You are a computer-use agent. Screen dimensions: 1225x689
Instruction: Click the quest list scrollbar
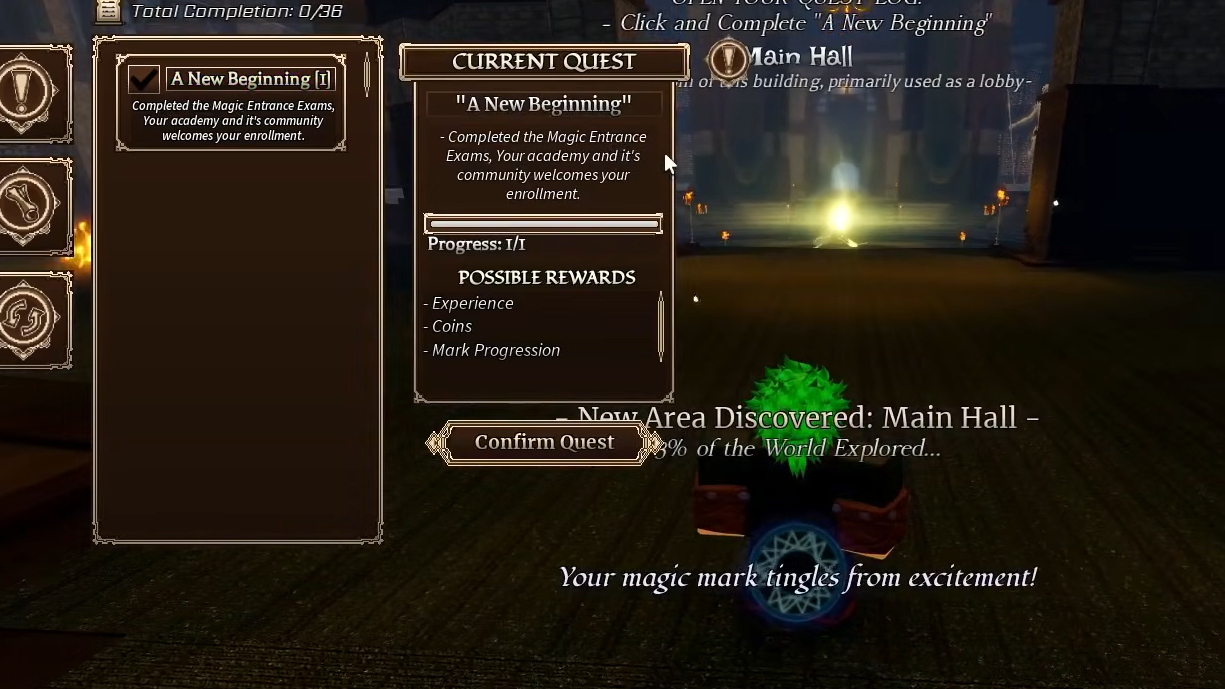tap(367, 73)
